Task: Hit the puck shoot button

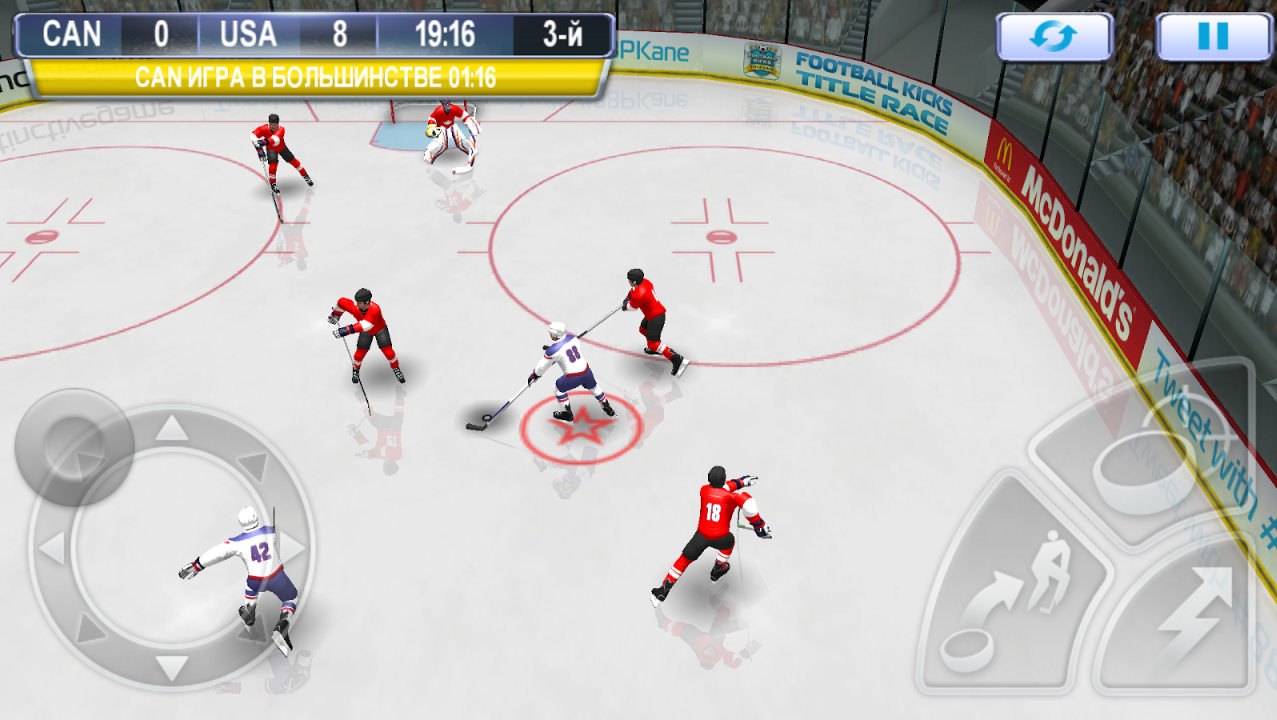Action: pos(1140,462)
